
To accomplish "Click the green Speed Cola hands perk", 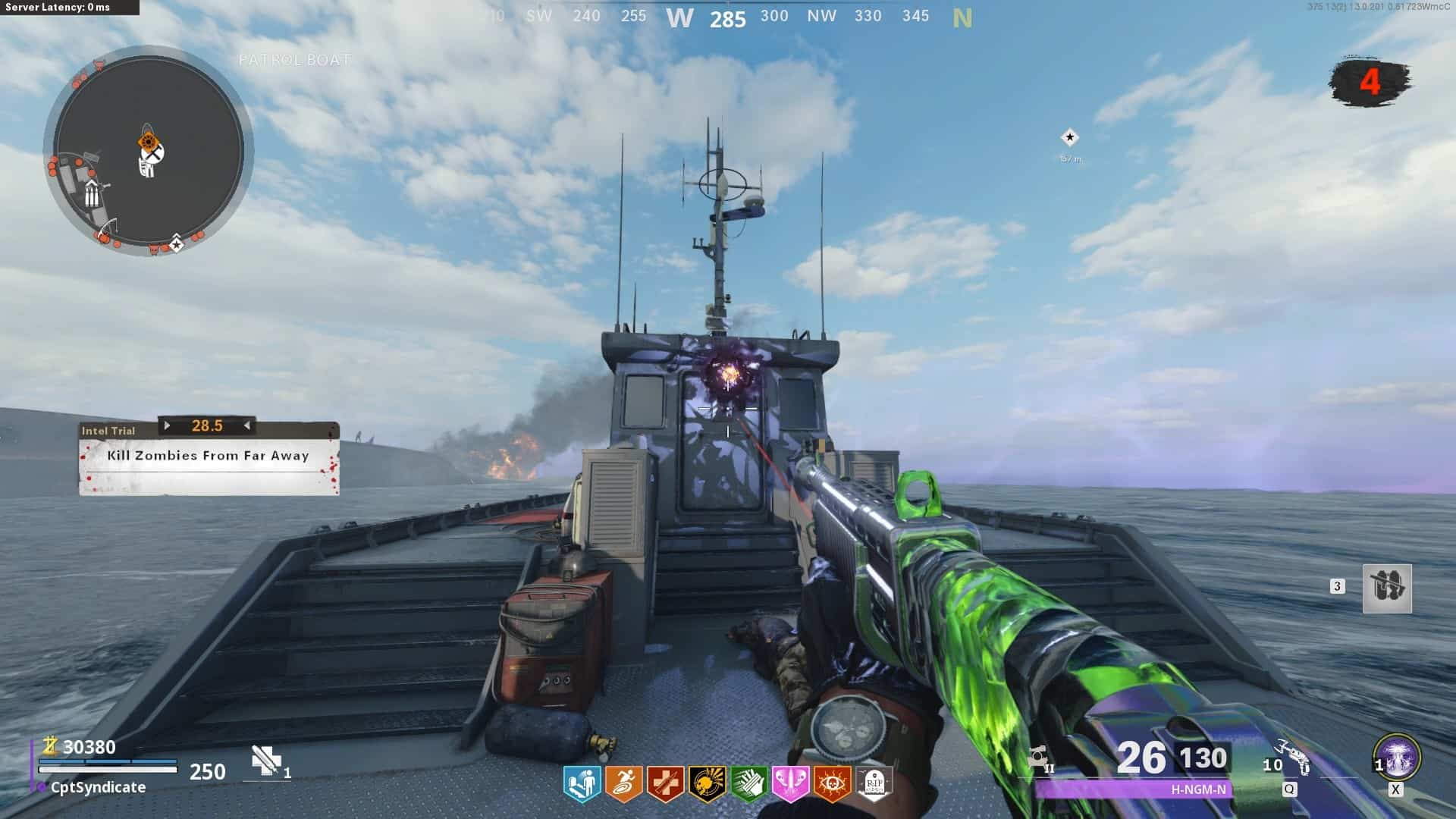I will 748,784.
